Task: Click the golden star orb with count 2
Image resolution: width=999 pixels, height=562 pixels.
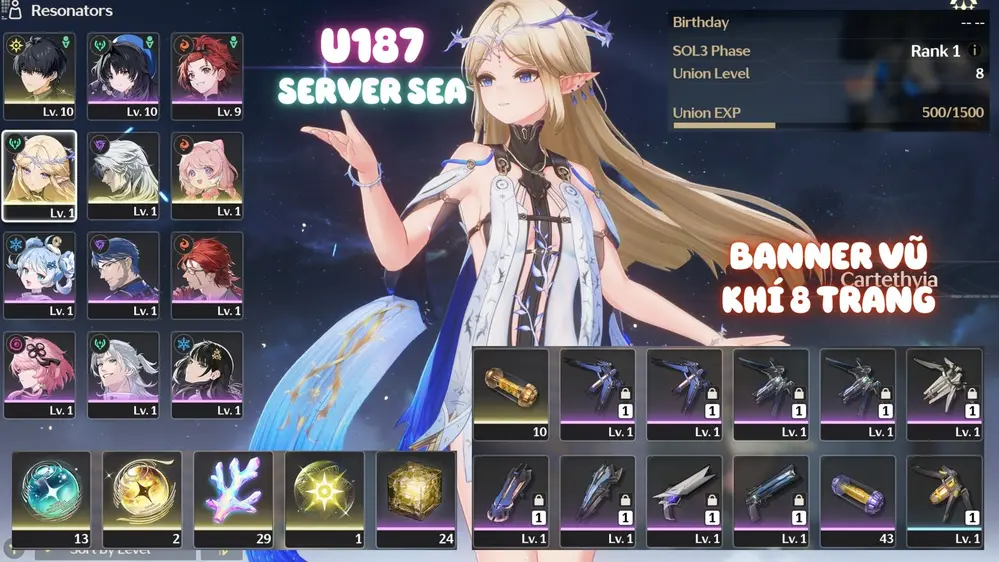Action: pos(142,498)
